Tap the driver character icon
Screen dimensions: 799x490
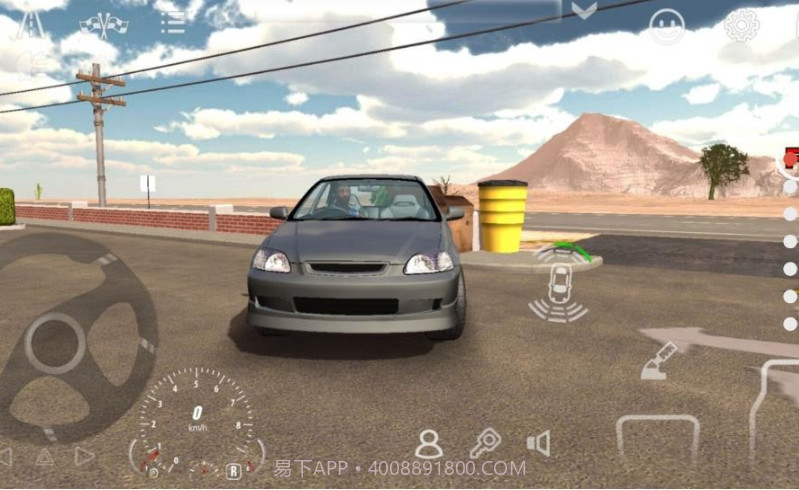[x=429, y=444]
